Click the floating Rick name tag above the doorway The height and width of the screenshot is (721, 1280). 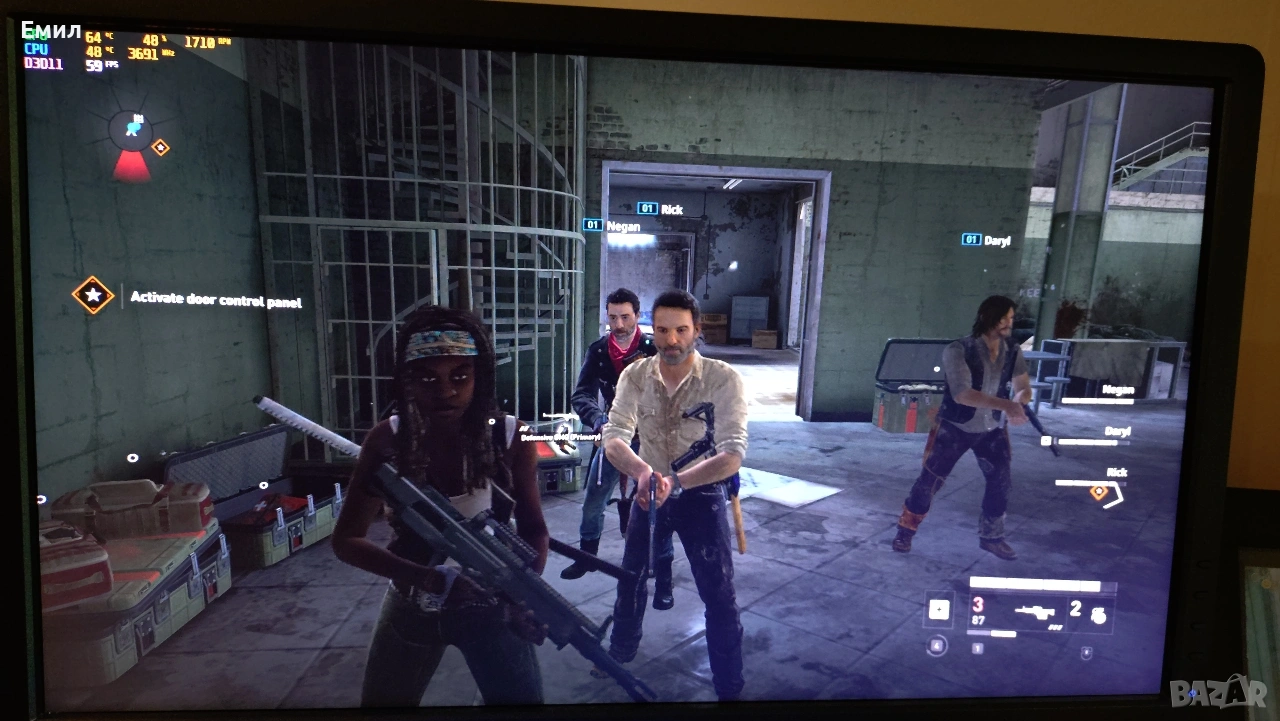point(661,209)
